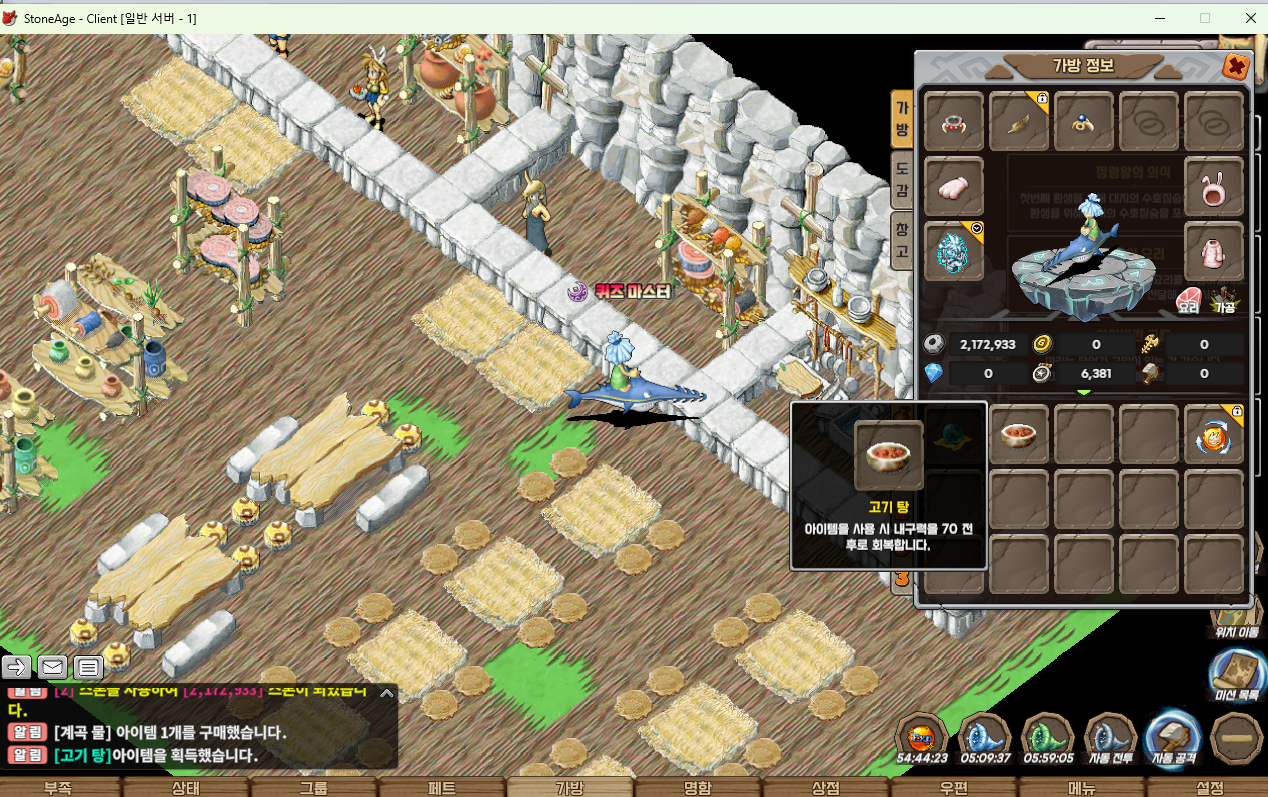Click the Exp boost buff icon
This screenshot has width=1268, height=797.
pyautogui.click(x=920, y=738)
